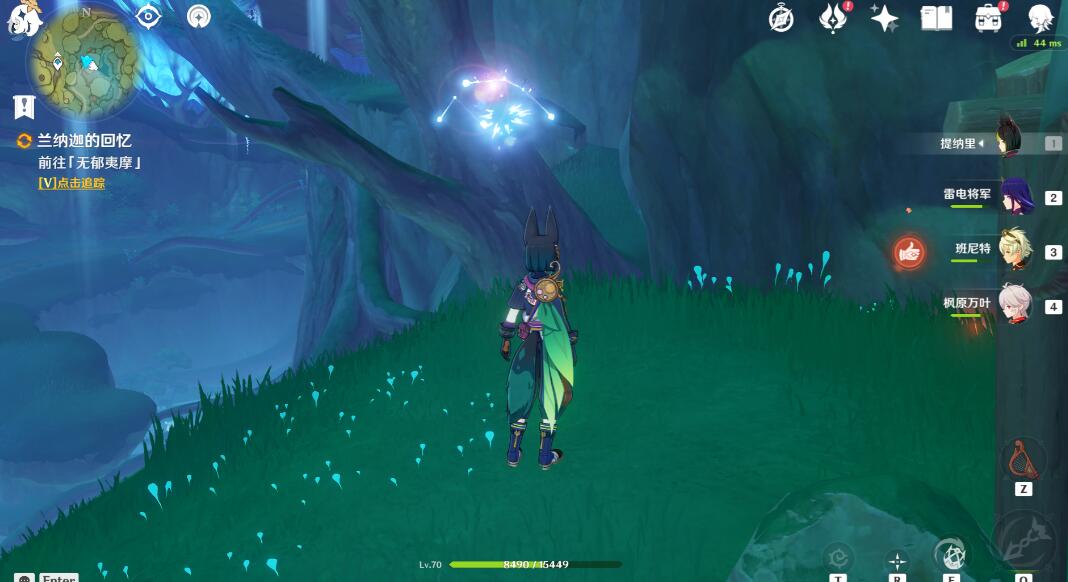Switch to party member 雷电将军
The width and height of the screenshot is (1068, 582).
point(1018,196)
